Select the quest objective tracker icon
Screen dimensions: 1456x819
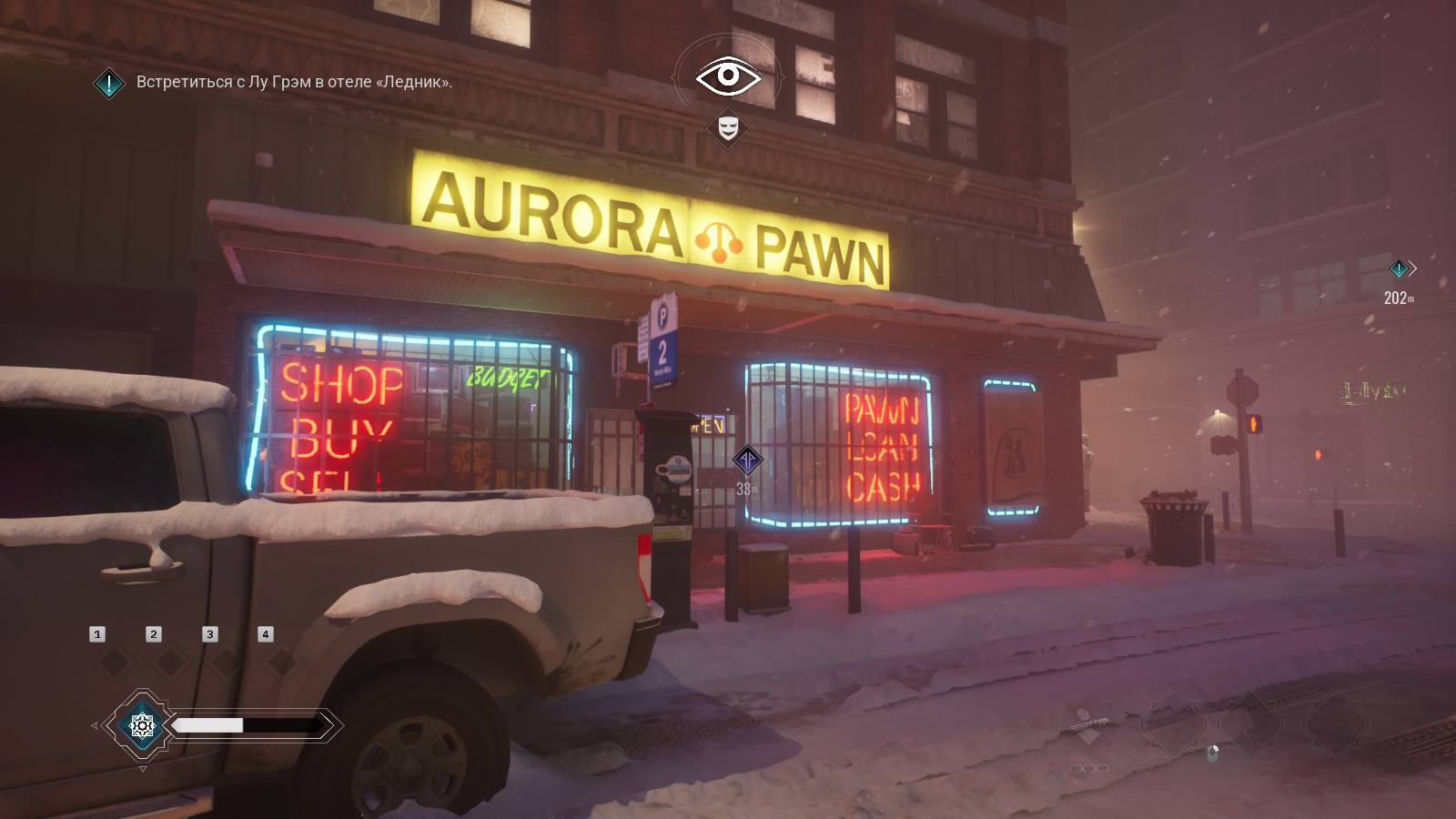(109, 84)
